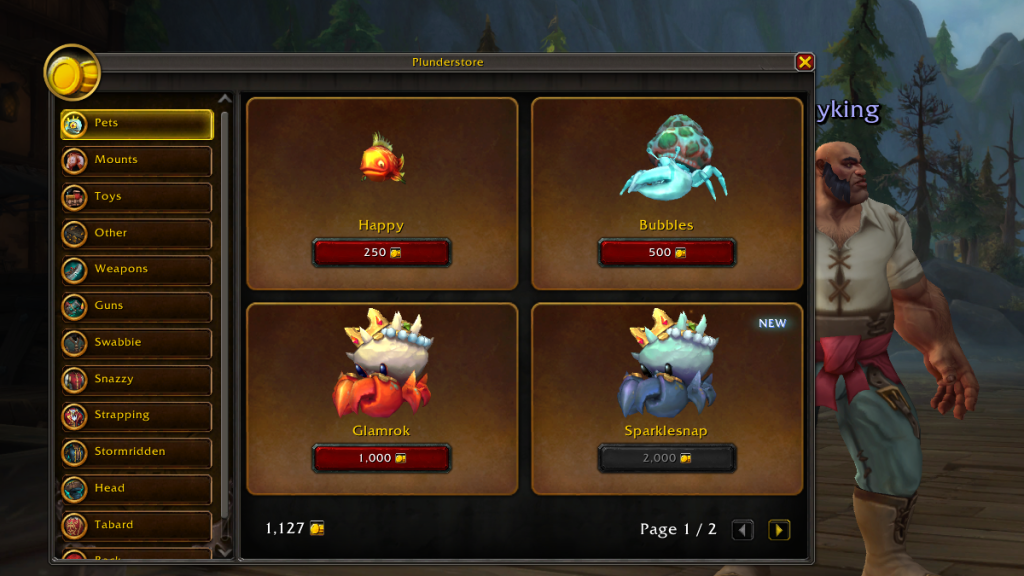The height and width of the screenshot is (576, 1024).
Task: Buy Glamrok for 1,000 plunder
Action: [381, 458]
